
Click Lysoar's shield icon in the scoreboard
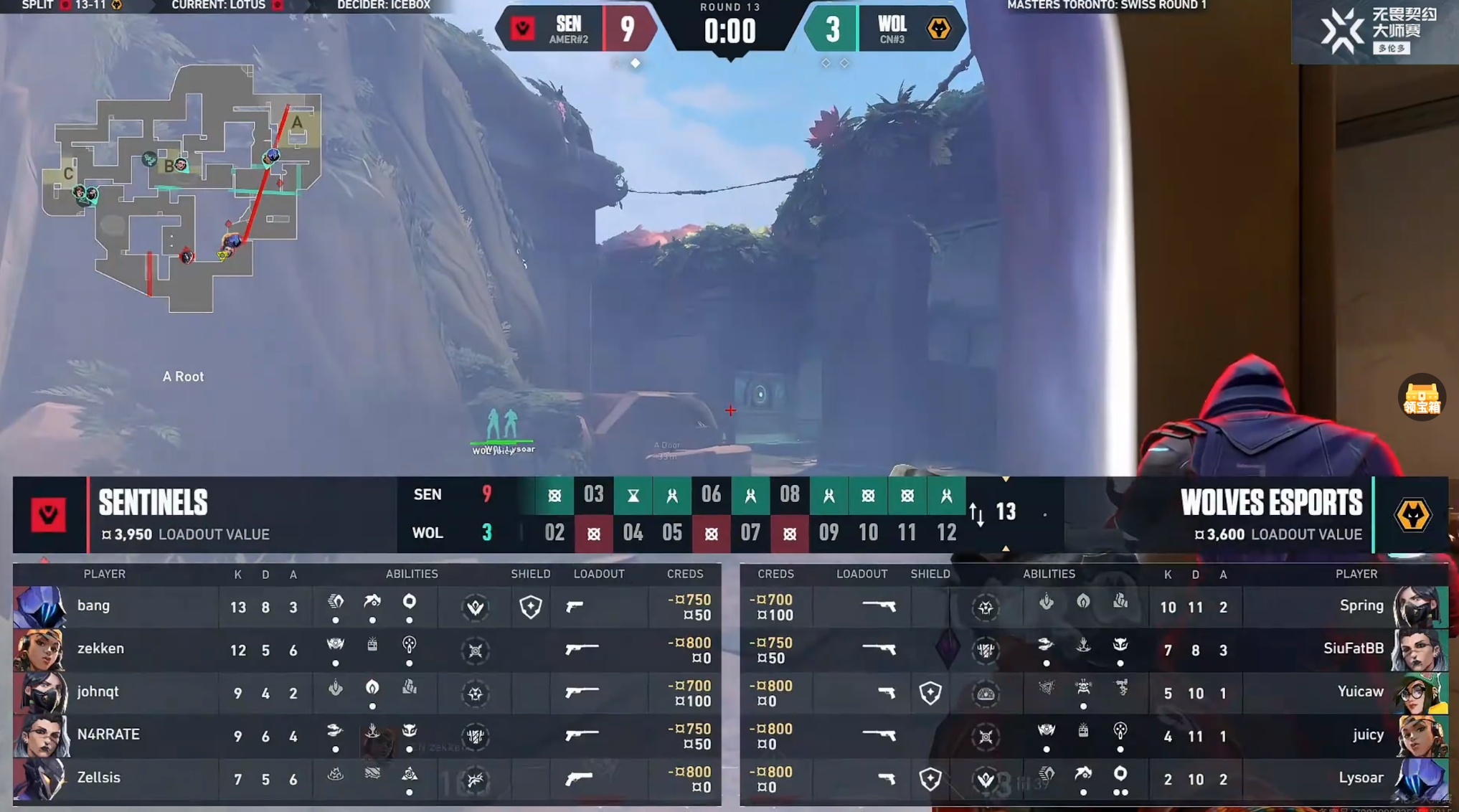(930, 779)
